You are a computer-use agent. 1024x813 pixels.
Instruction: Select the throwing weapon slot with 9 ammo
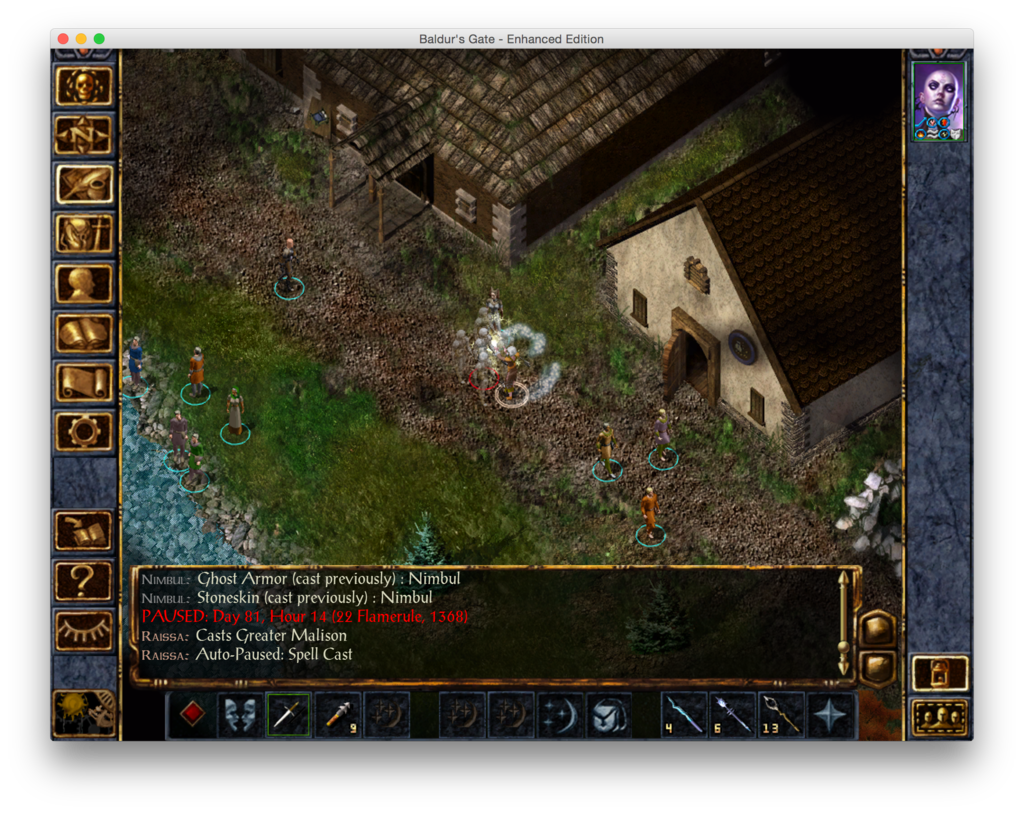337,714
